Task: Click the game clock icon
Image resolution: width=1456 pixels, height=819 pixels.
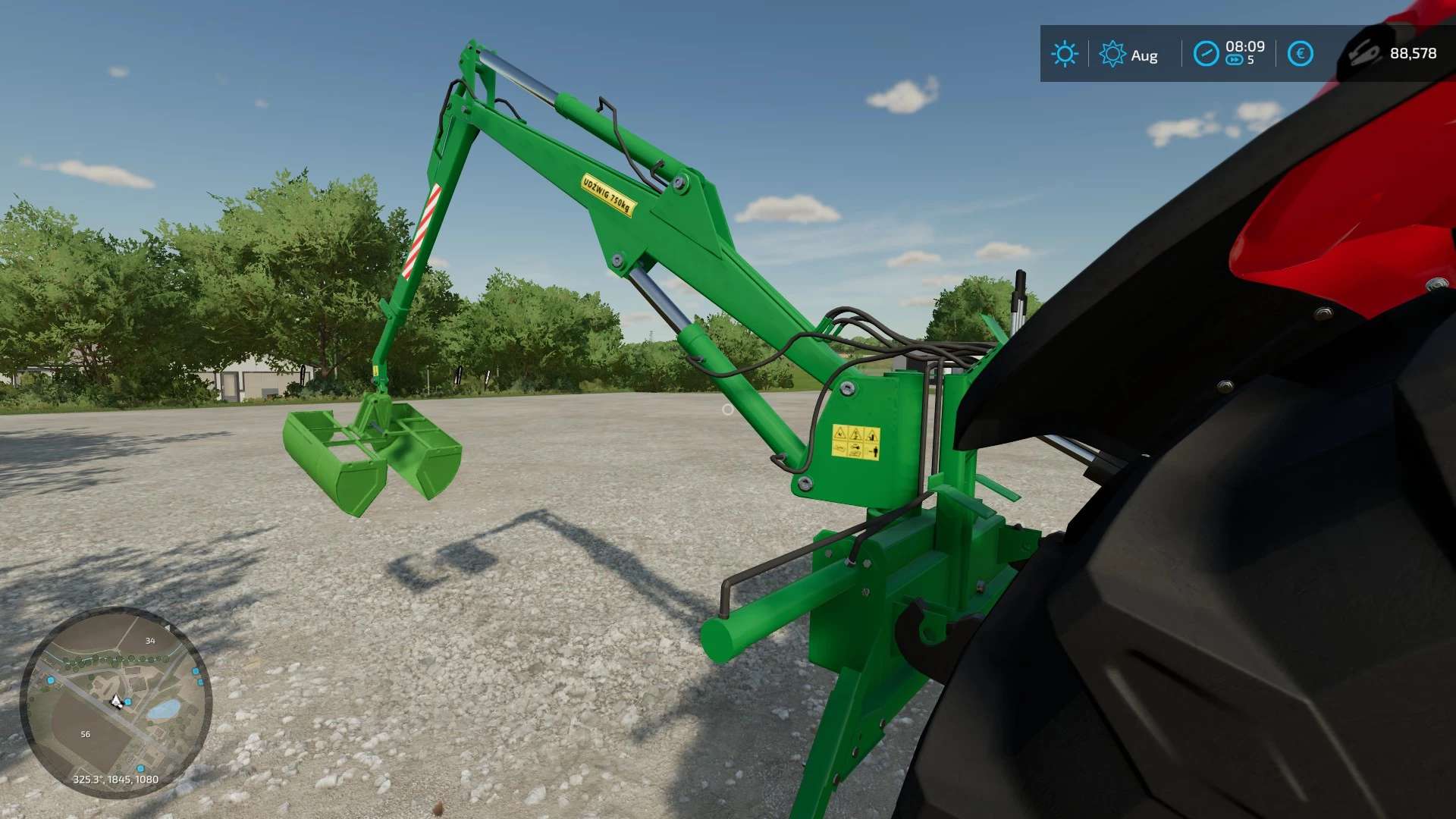Action: pos(1206,54)
